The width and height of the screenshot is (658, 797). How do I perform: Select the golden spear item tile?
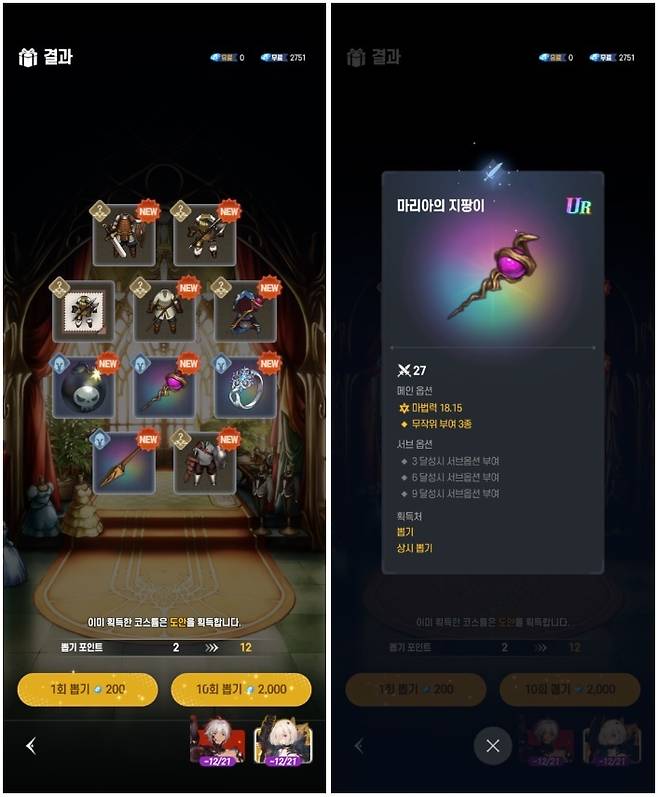(x=124, y=462)
